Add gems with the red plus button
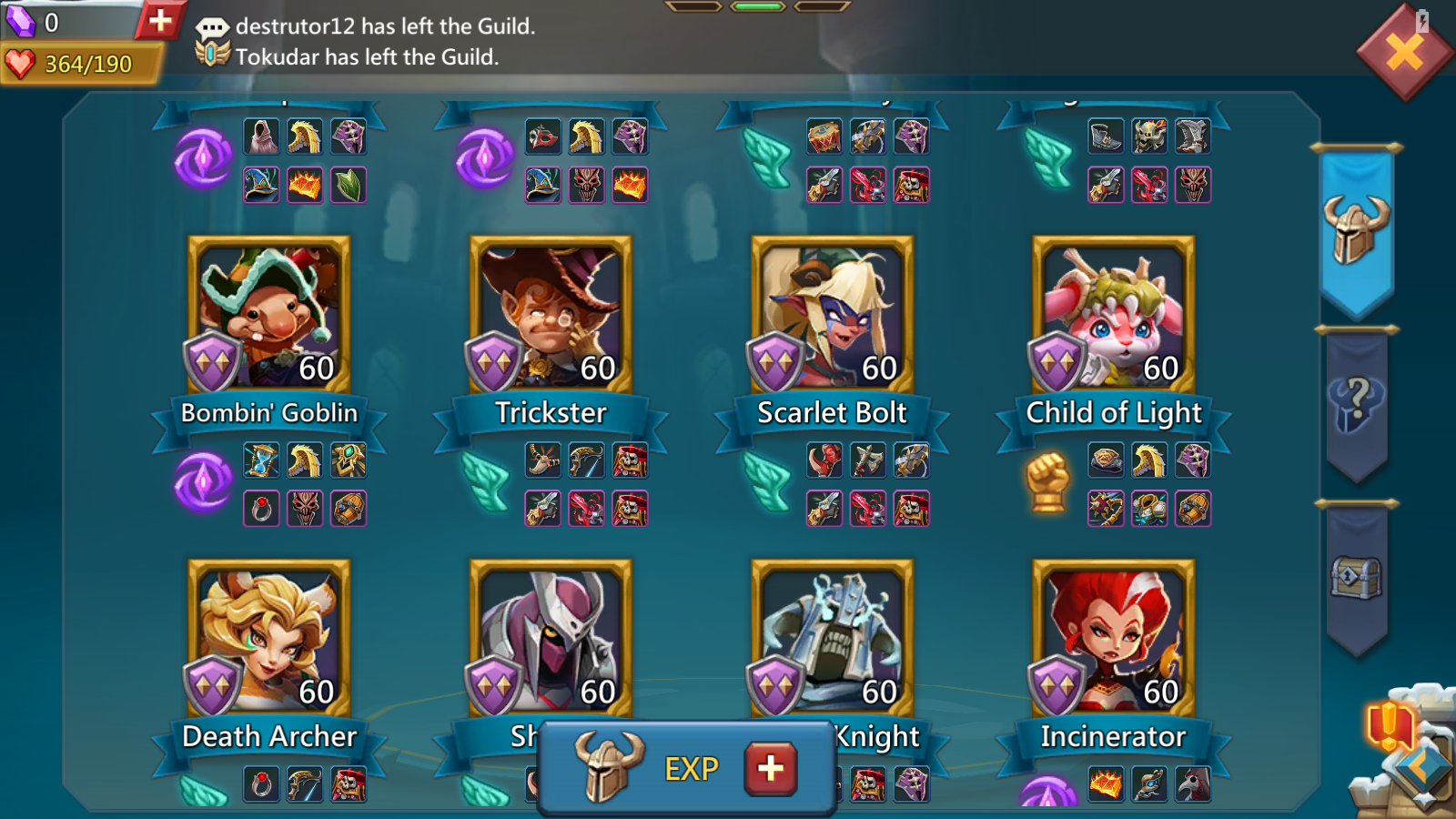The height and width of the screenshot is (819, 1456). pos(160,20)
